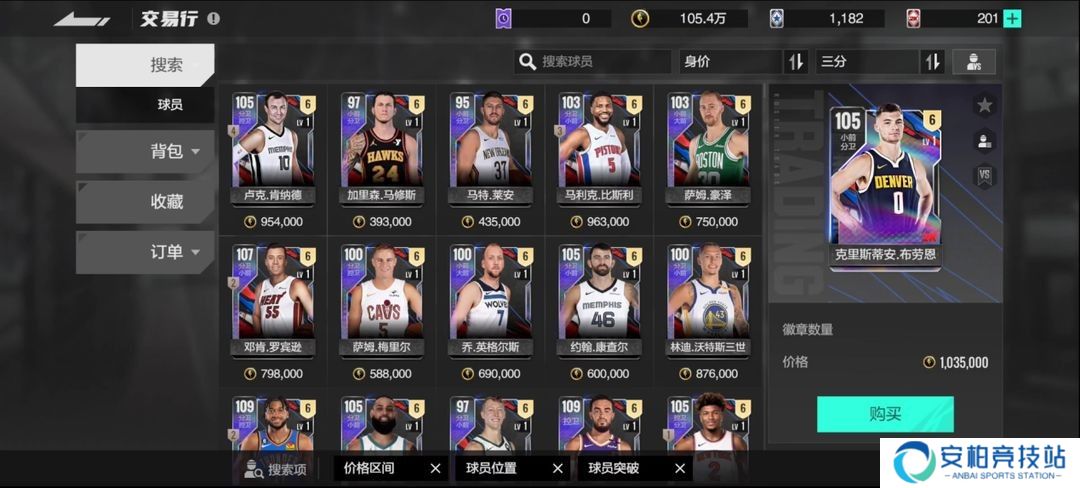This screenshot has width=1080, height=488.
Task: Open the 身价 sort dropdown
Action: point(730,62)
